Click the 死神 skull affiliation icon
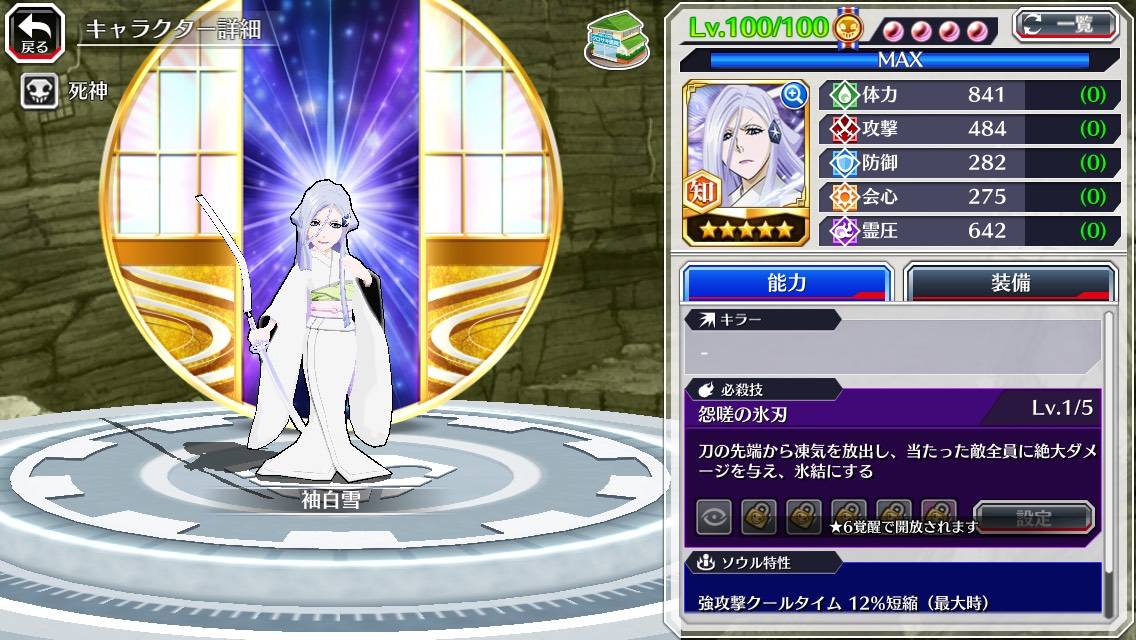Screen dimensions: 1136x640 coord(39,92)
